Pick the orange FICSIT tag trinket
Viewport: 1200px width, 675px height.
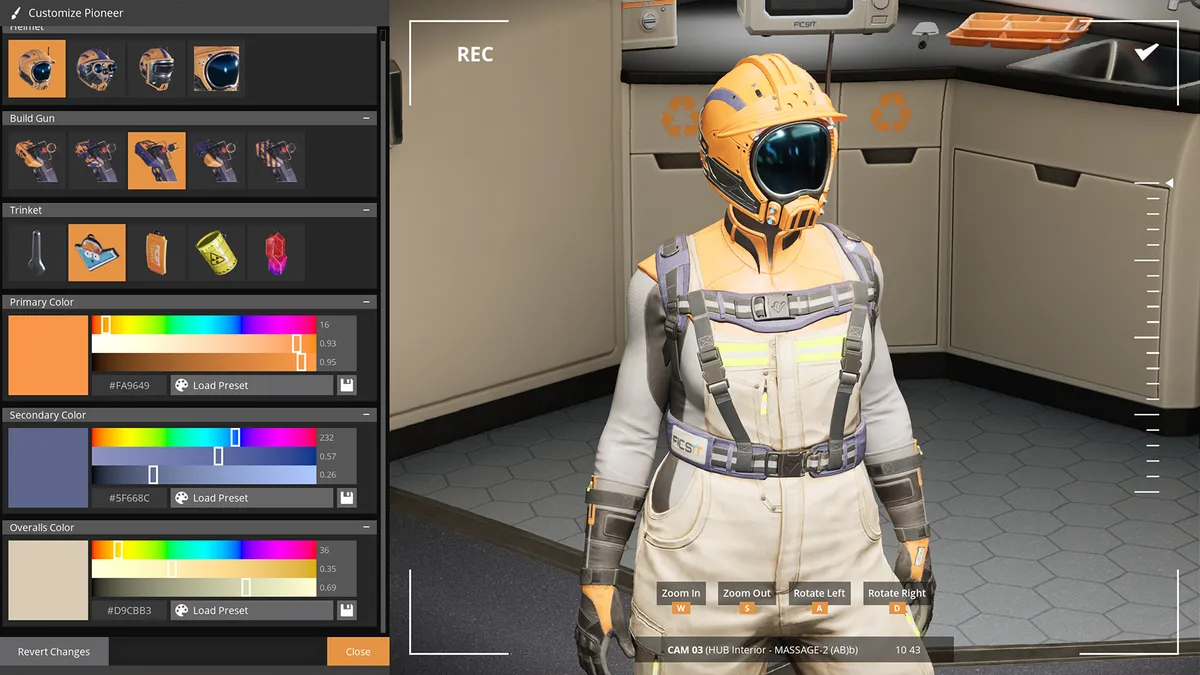(155, 252)
